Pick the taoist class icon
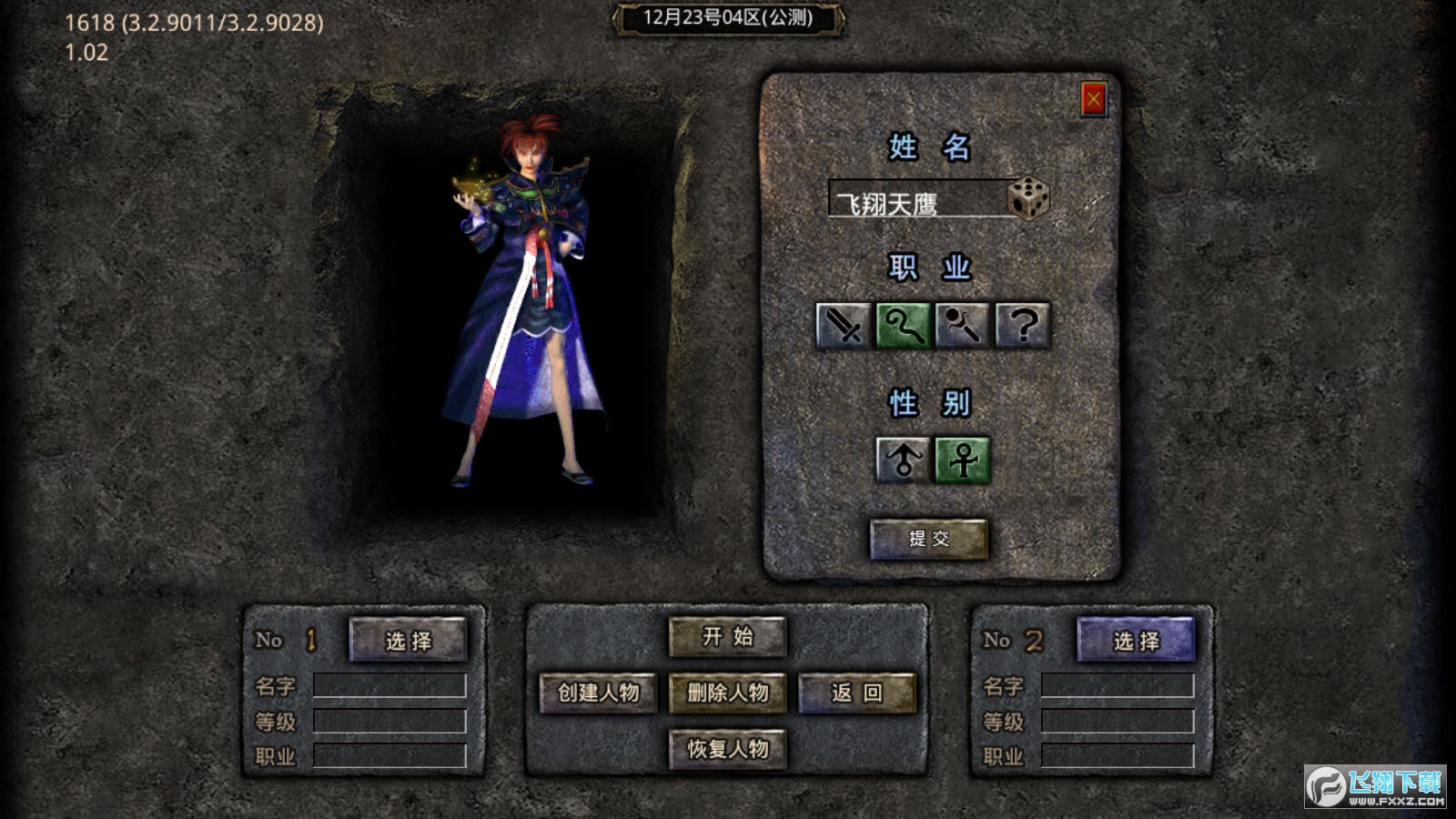The width and height of the screenshot is (1456, 819). tap(963, 326)
